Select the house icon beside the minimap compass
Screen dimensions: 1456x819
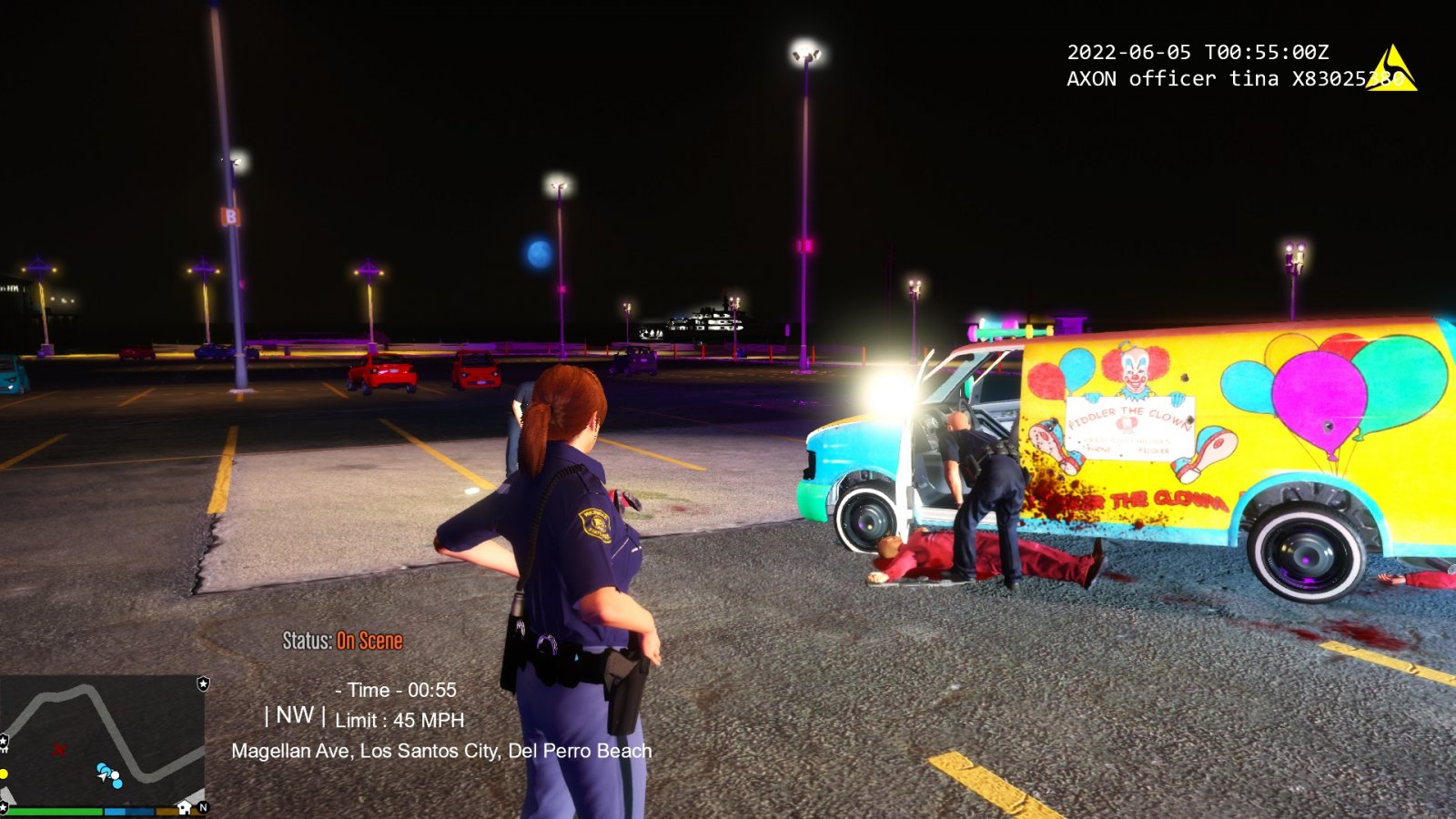185,807
